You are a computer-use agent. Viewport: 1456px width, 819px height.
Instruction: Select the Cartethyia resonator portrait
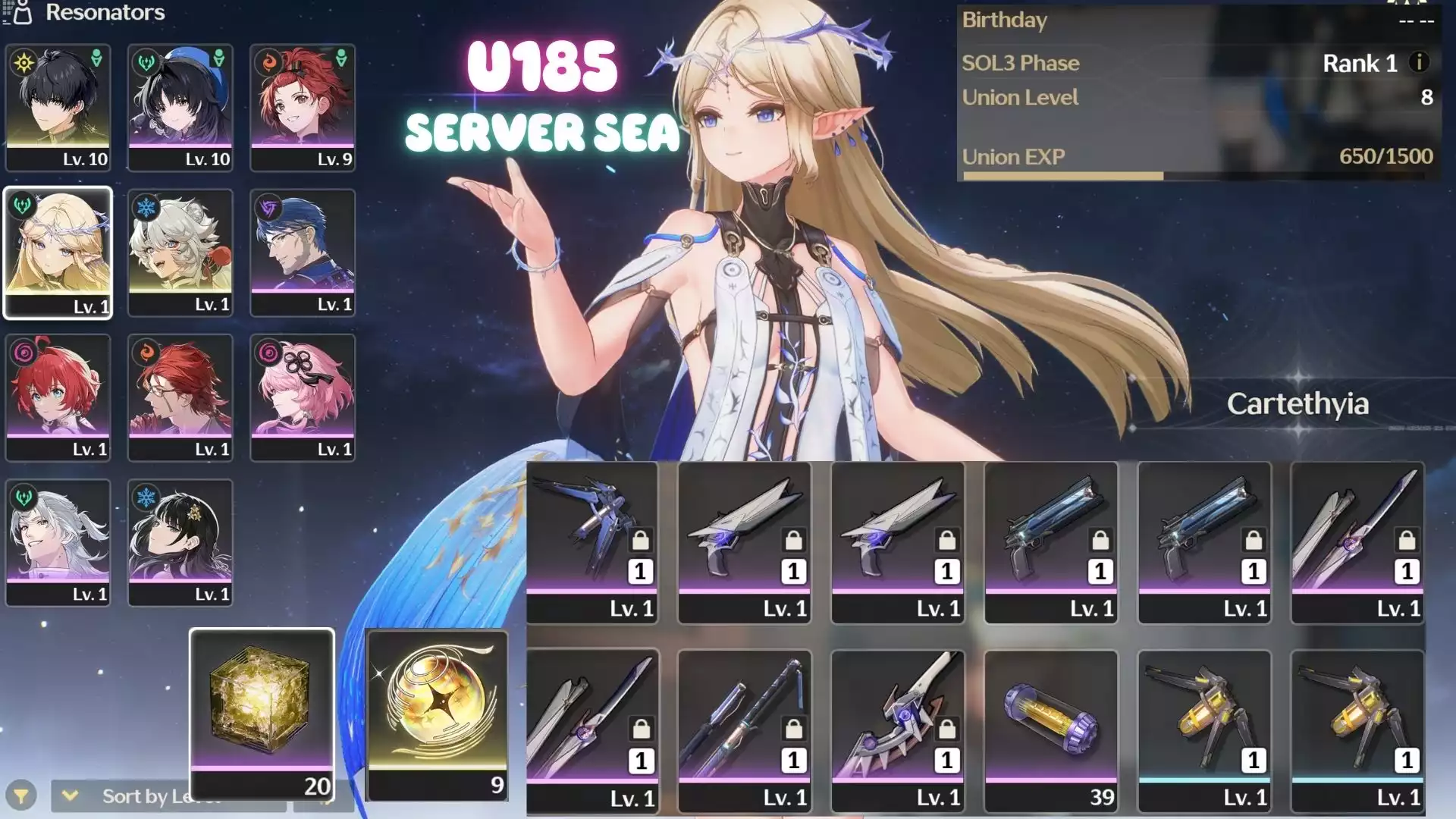58,252
